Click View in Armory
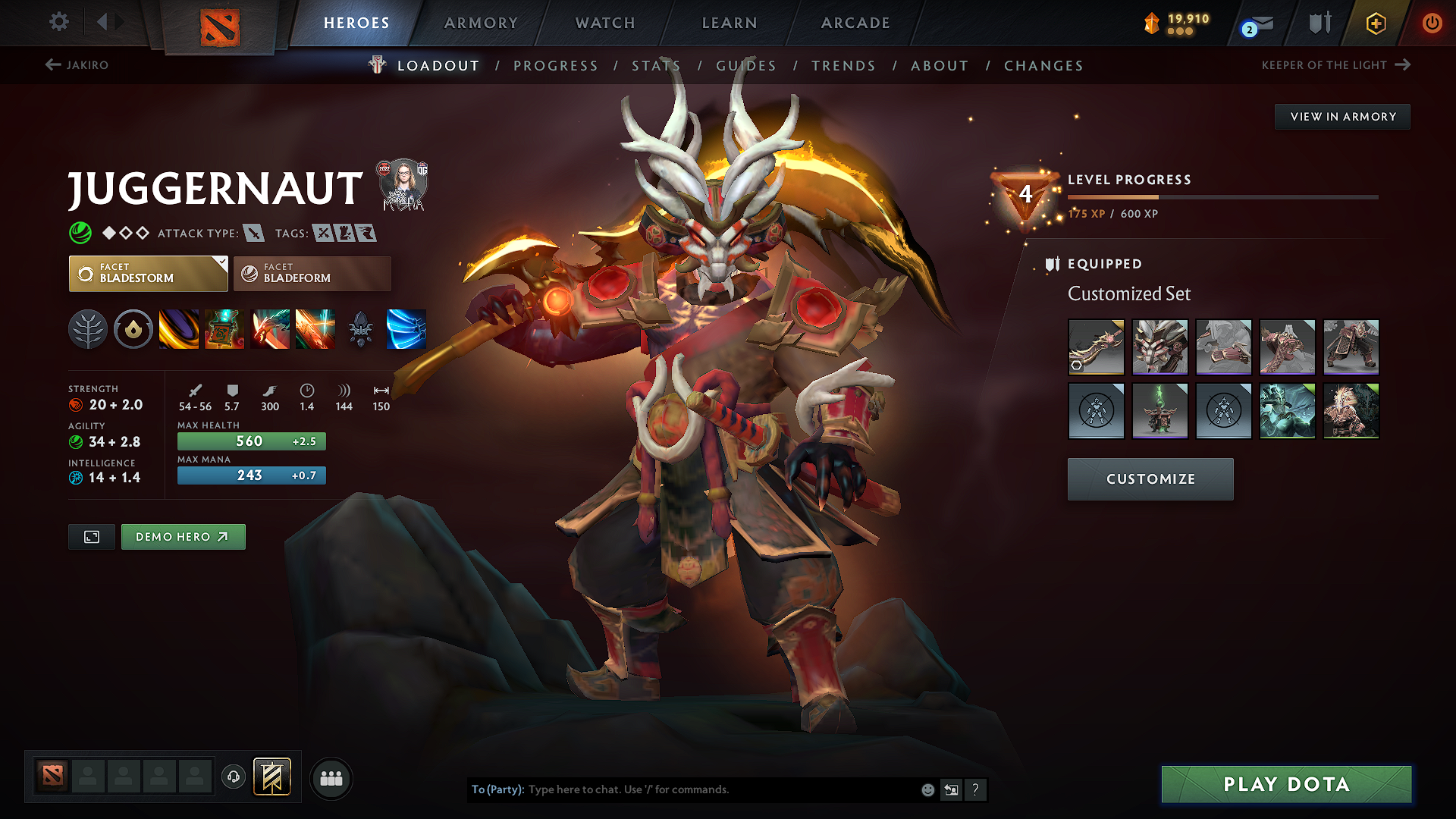 coord(1342,116)
